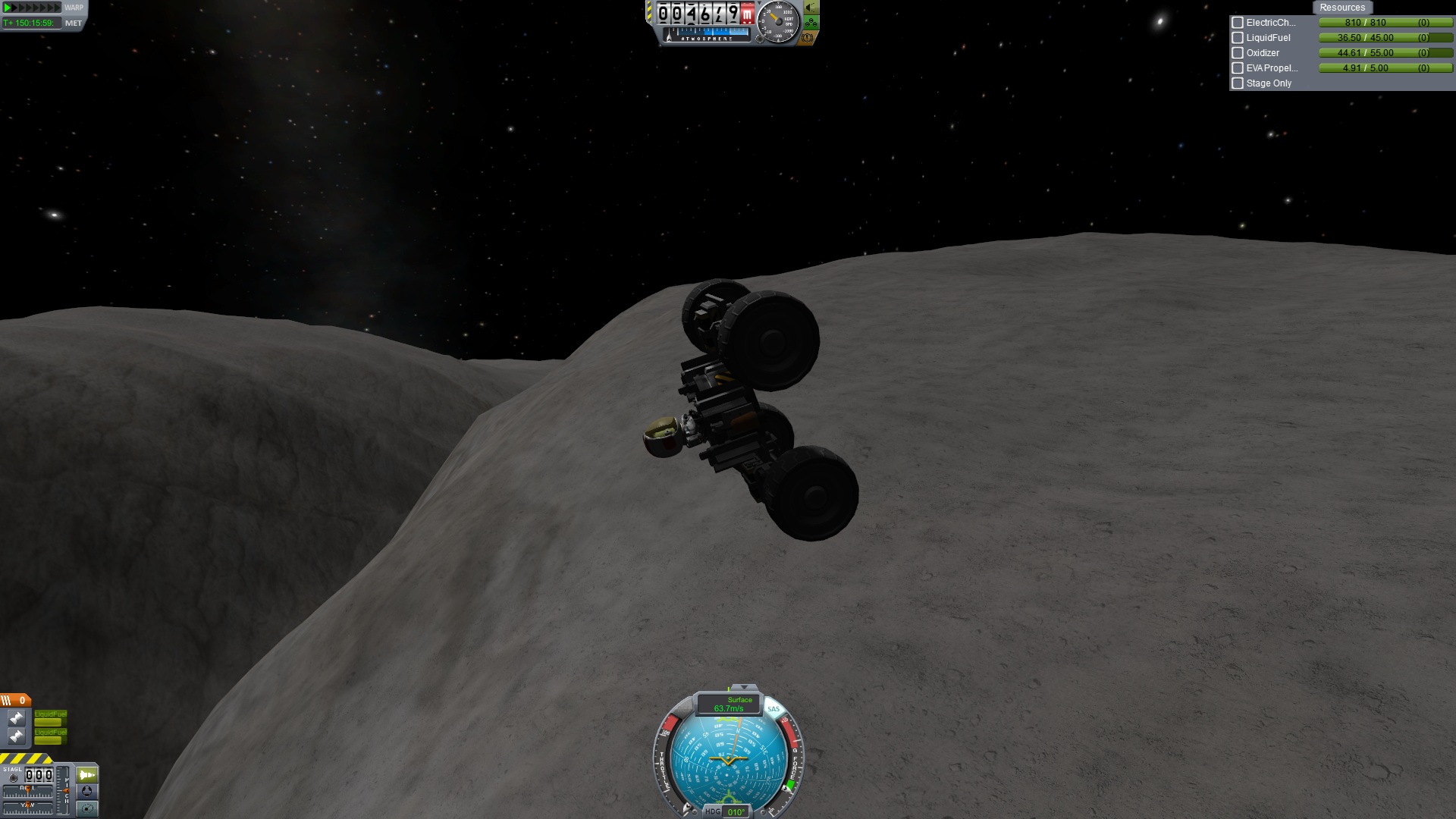The width and height of the screenshot is (1456, 819).
Task: Close the Resources panel tab
Action: coord(1341,8)
